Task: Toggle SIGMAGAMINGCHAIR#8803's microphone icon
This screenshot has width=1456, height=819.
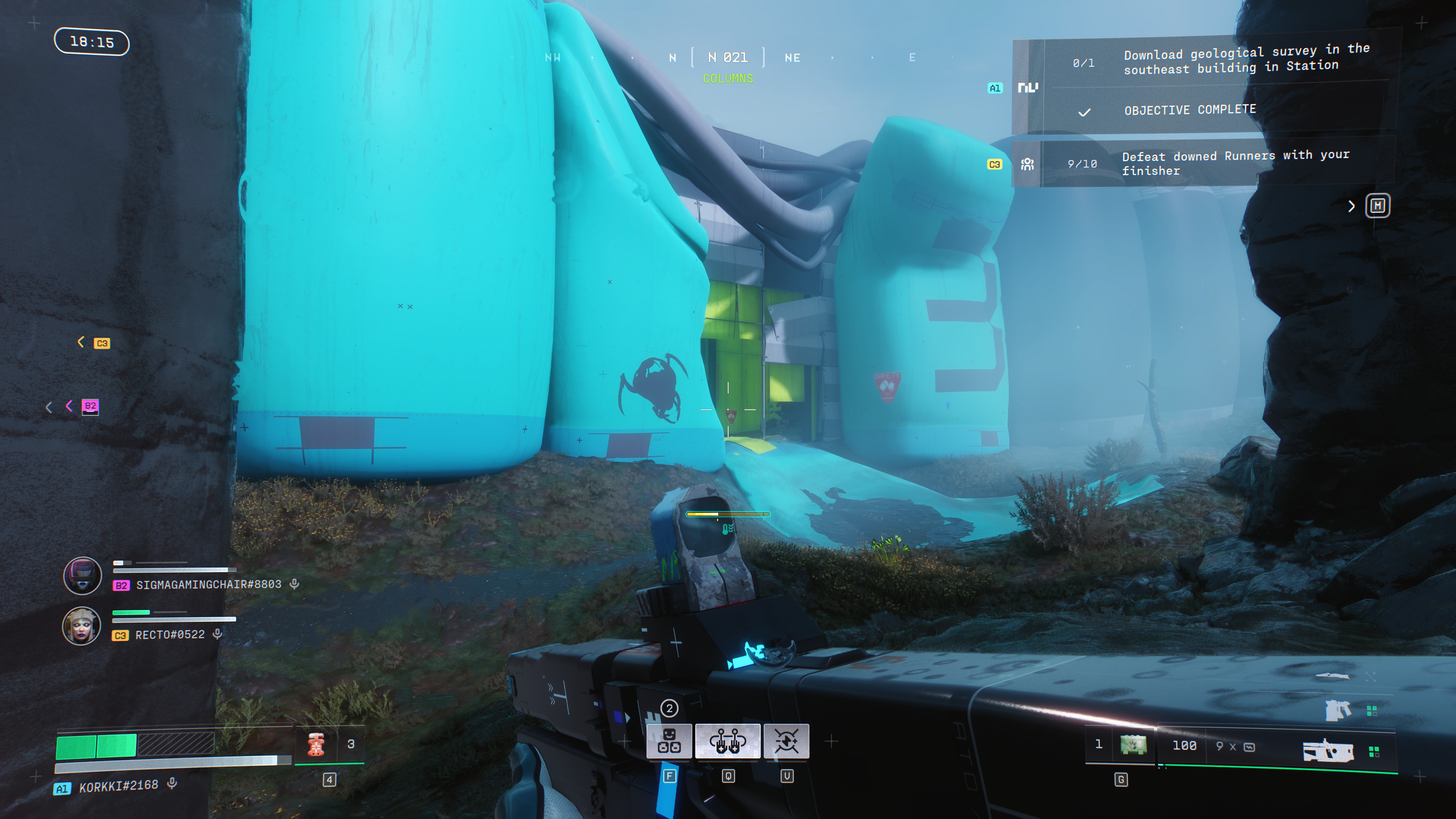Action: 295,584
